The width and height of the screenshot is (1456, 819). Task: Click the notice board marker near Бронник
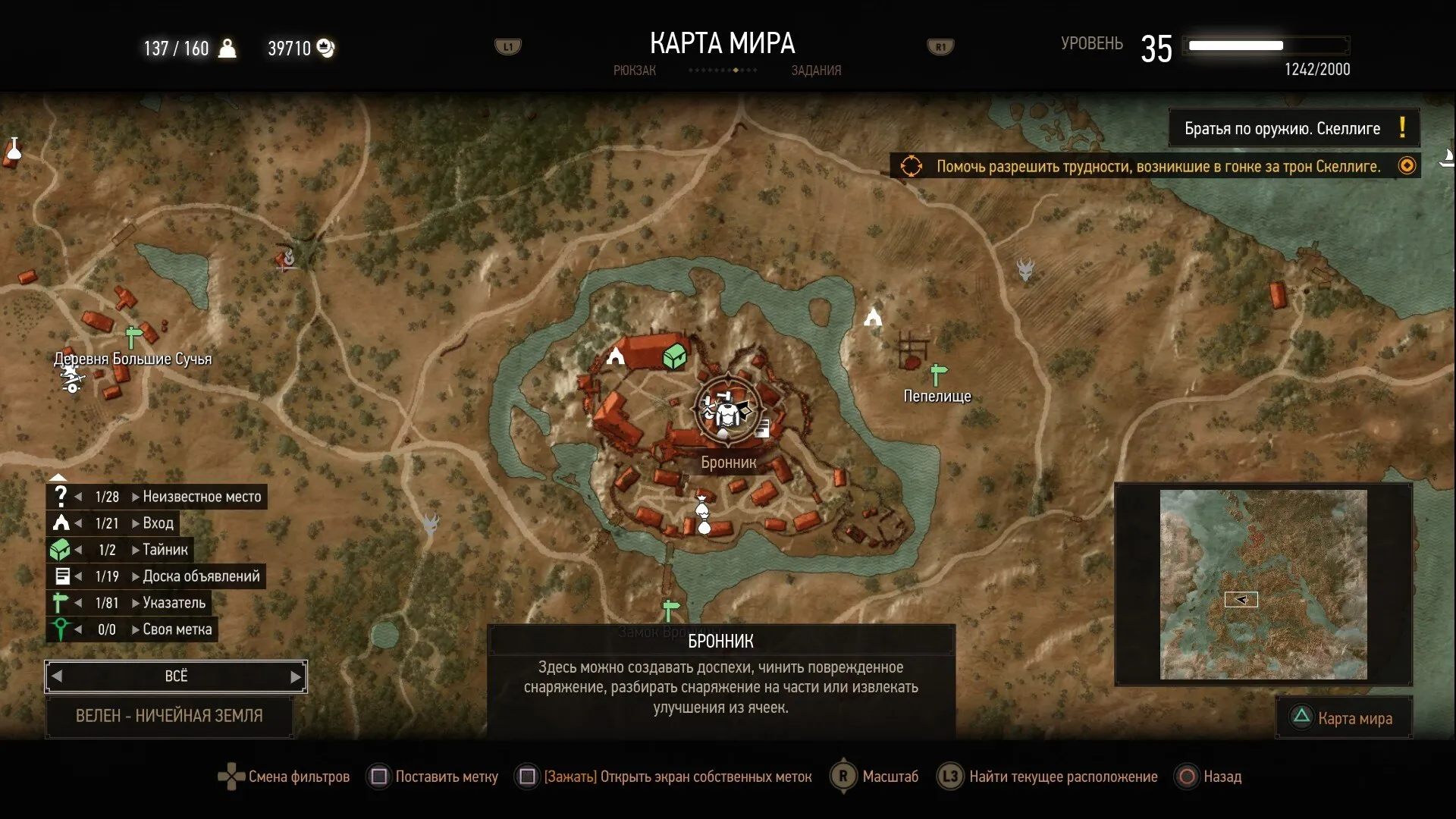[763, 429]
